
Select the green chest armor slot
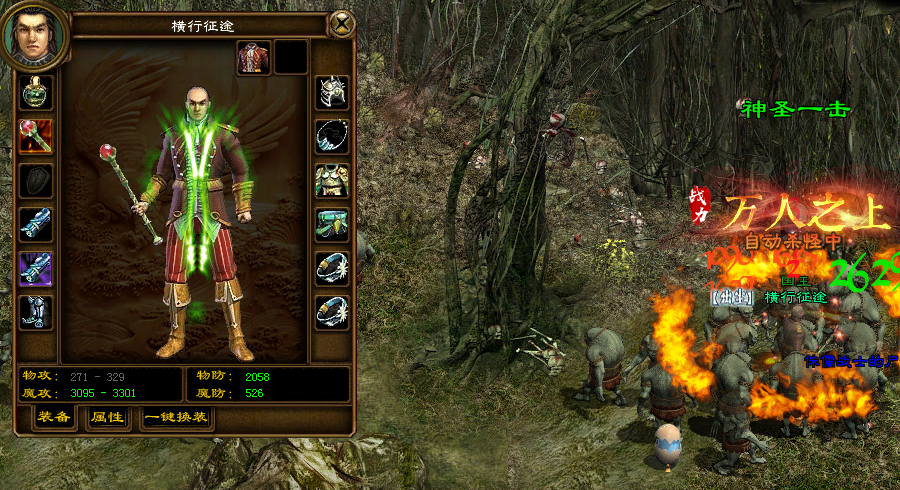pyautogui.click(x=332, y=181)
